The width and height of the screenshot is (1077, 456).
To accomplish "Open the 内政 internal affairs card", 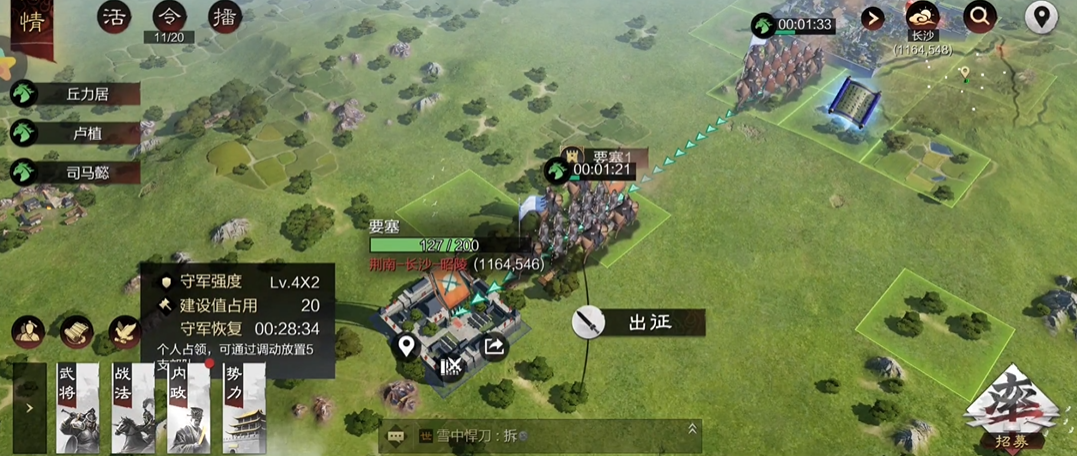I will 188,407.
